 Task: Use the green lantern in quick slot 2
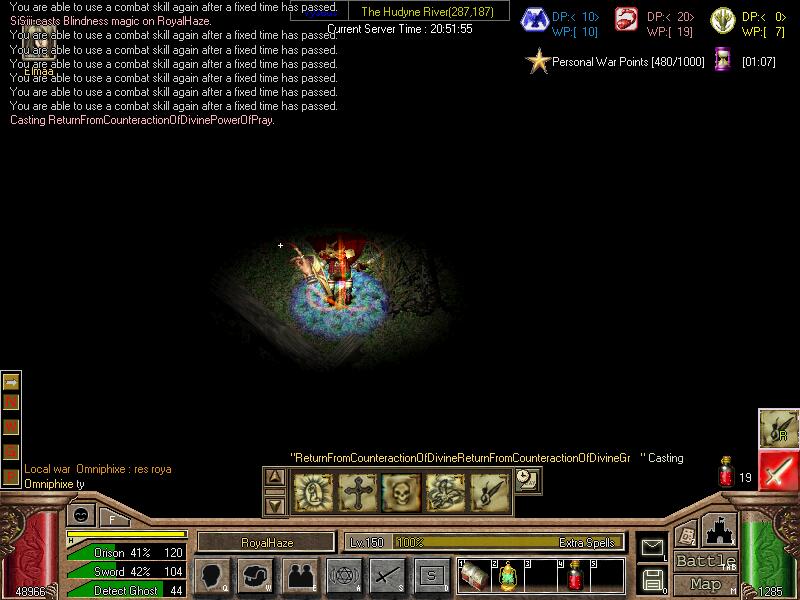tap(507, 576)
